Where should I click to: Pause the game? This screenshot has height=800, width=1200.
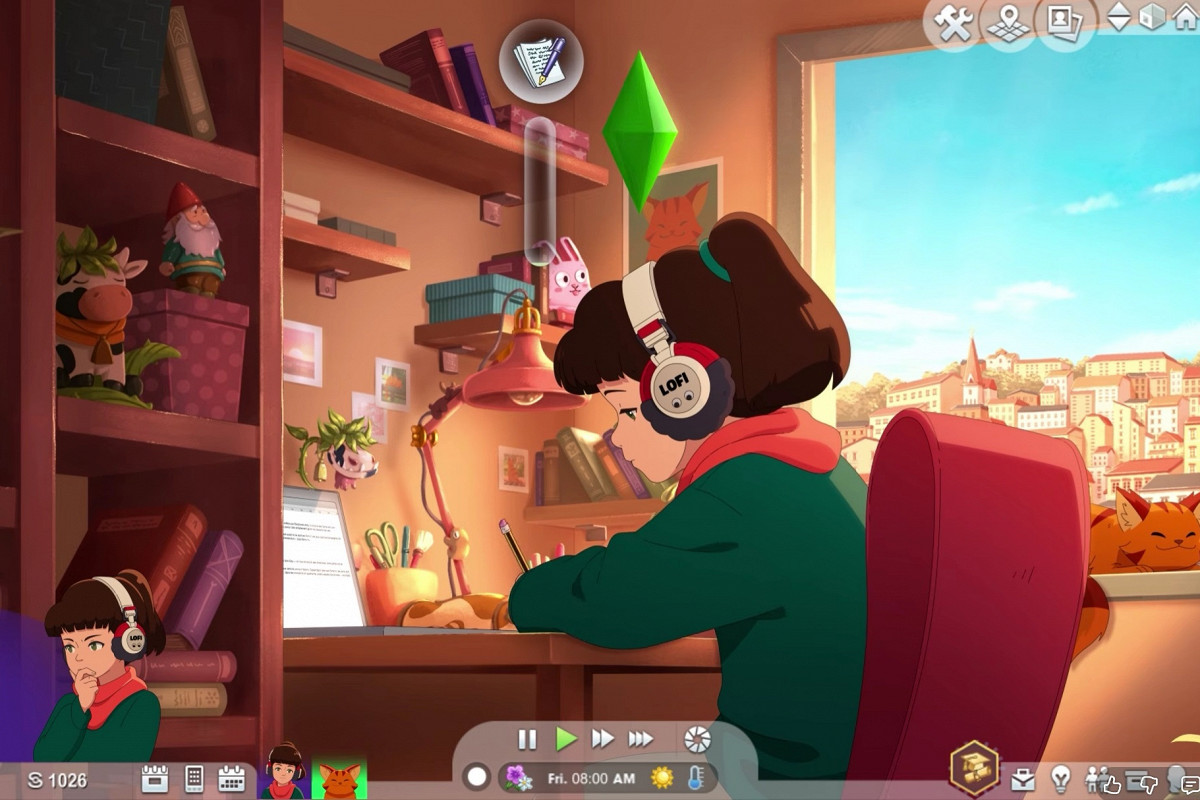tap(527, 739)
